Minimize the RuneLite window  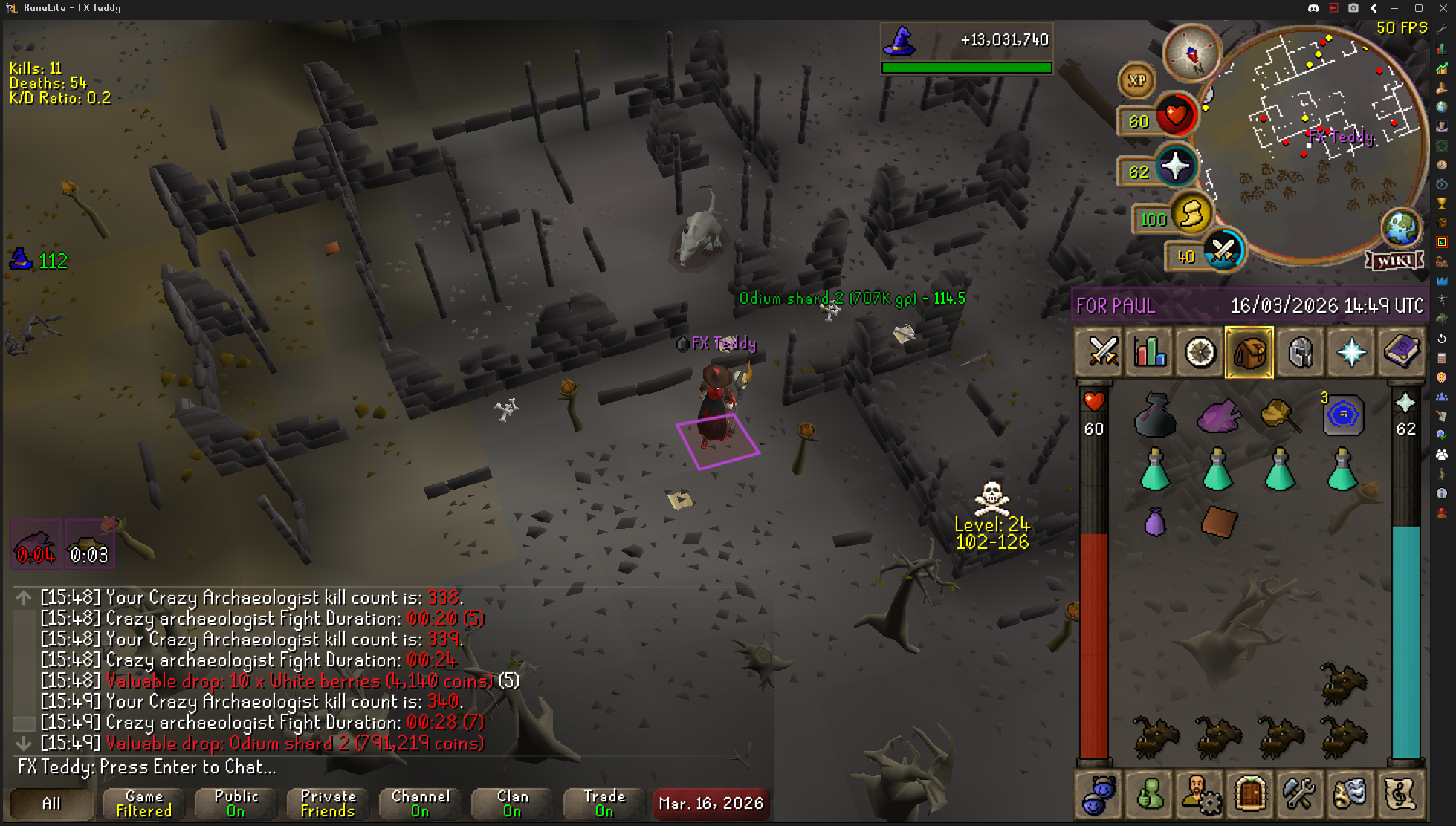click(1394, 8)
